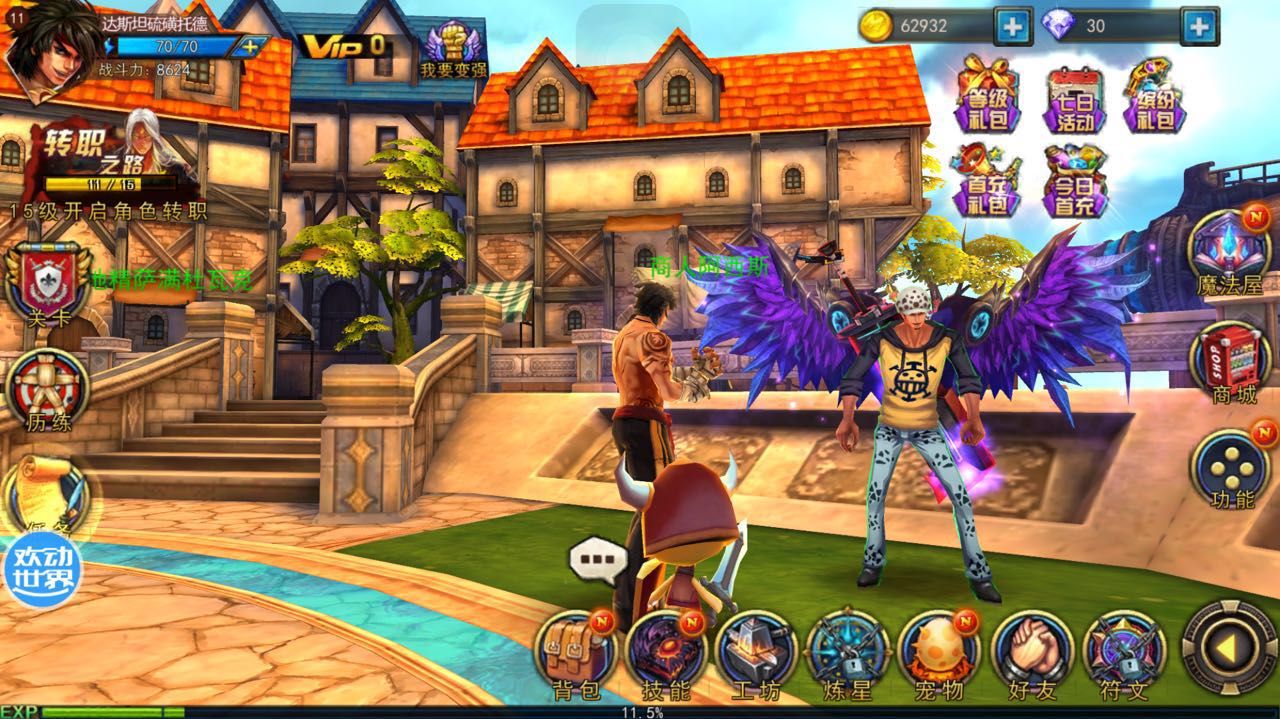
Task: Collapse the bottom menu with the arrow button
Action: tap(1228, 650)
